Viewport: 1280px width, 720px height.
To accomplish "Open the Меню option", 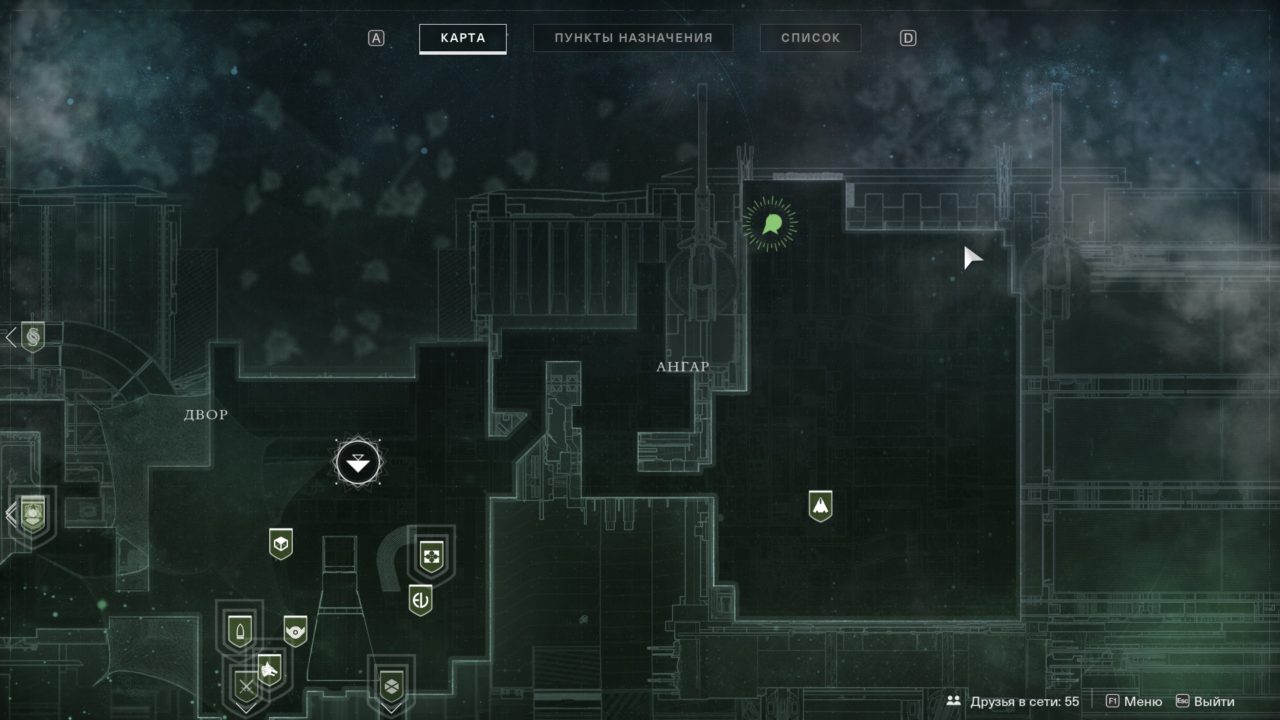I will [x=1135, y=702].
